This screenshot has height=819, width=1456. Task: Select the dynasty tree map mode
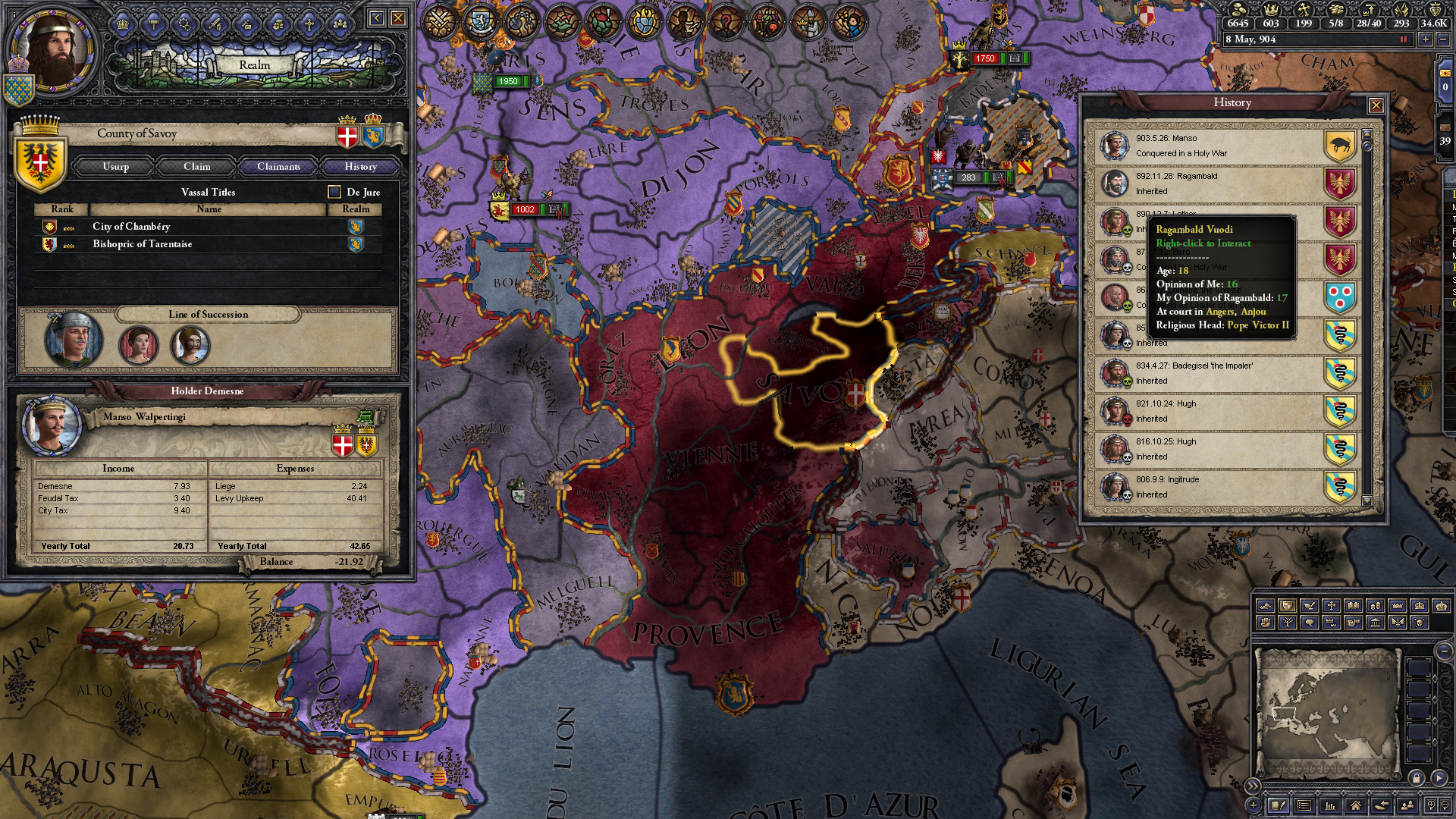point(1287,623)
